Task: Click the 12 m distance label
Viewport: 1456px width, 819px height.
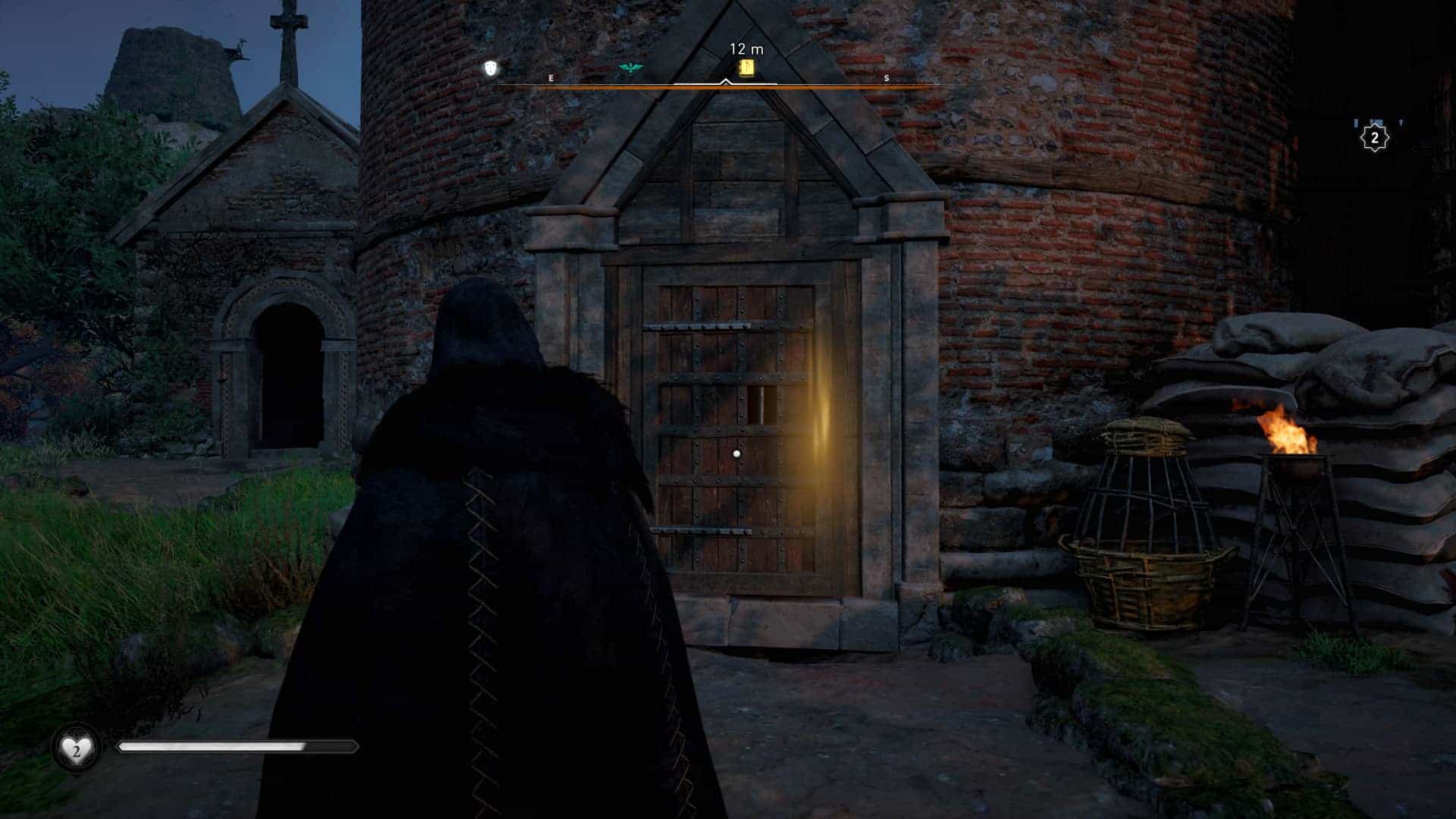Action: [x=745, y=47]
